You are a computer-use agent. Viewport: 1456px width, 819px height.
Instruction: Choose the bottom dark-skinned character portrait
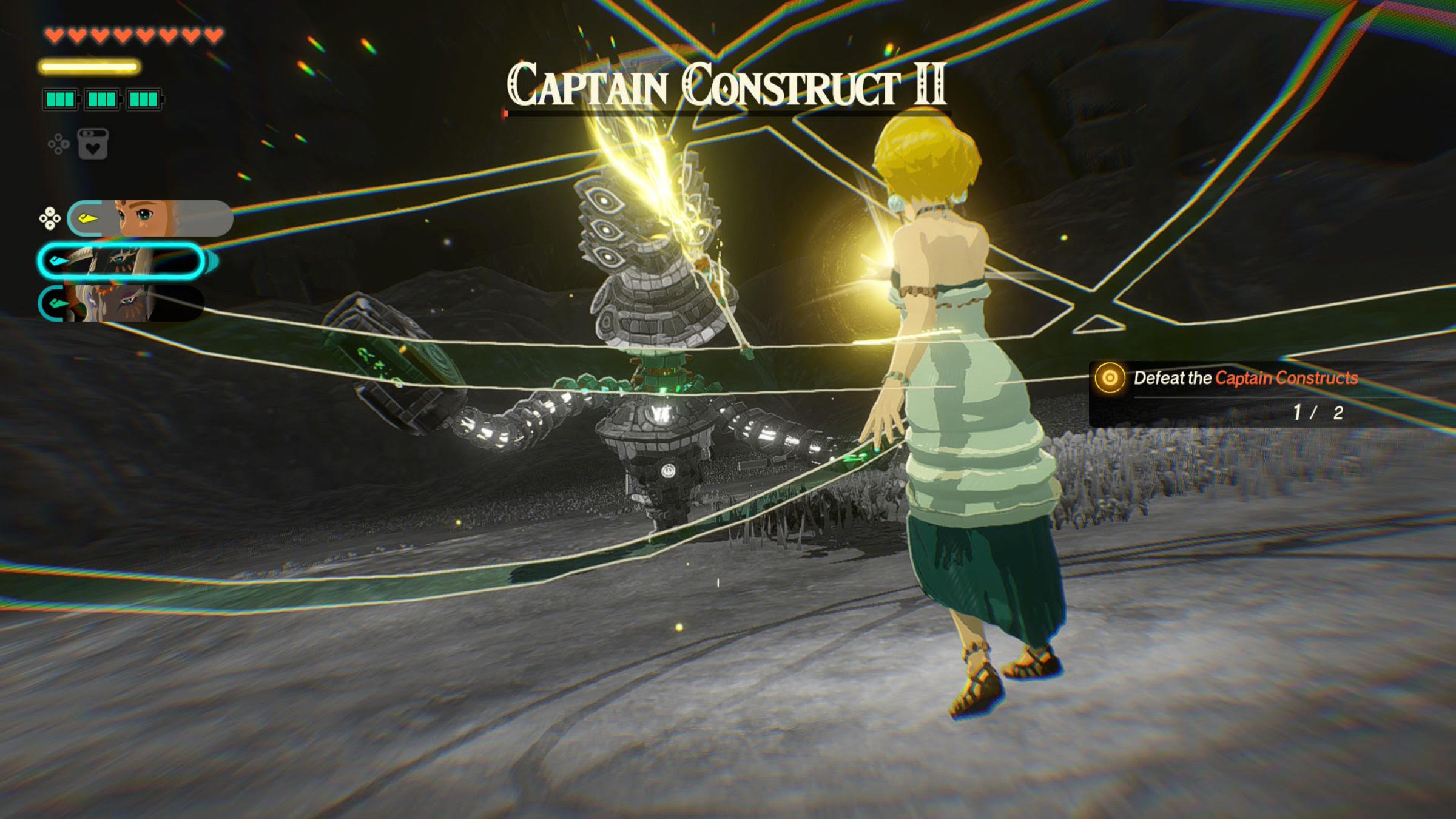point(121,303)
